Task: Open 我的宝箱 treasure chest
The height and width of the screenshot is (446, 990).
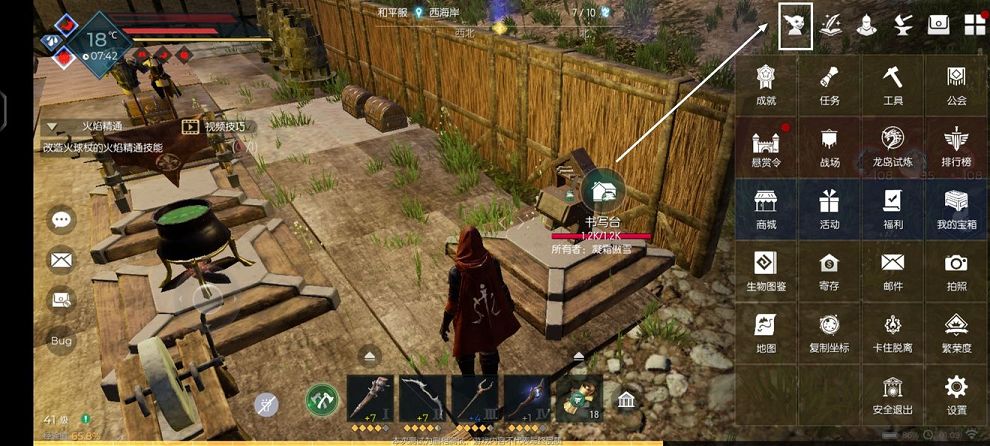Action: [x=956, y=208]
